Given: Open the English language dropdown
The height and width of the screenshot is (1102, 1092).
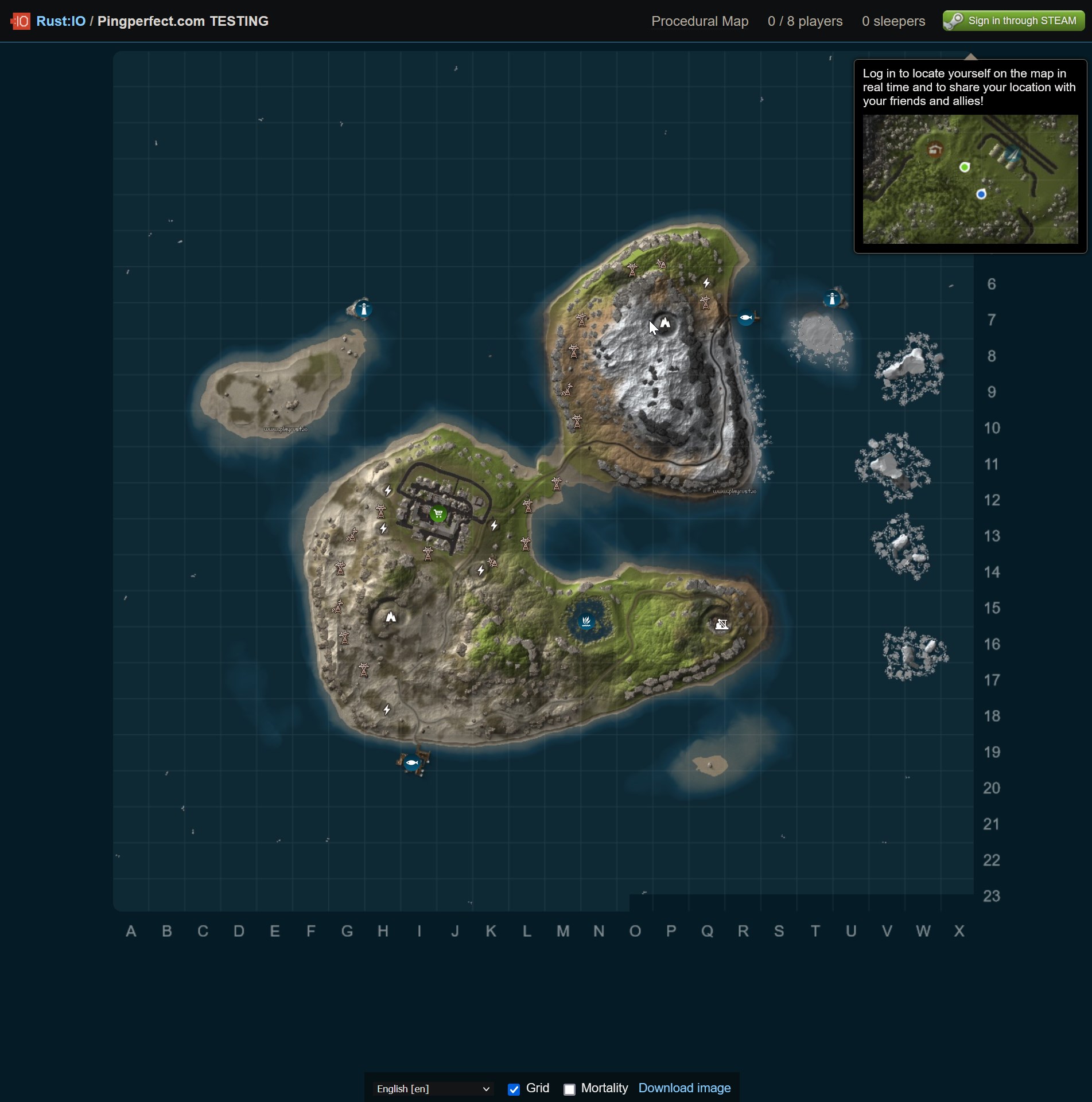Looking at the screenshot, I should coord(433,1088).
